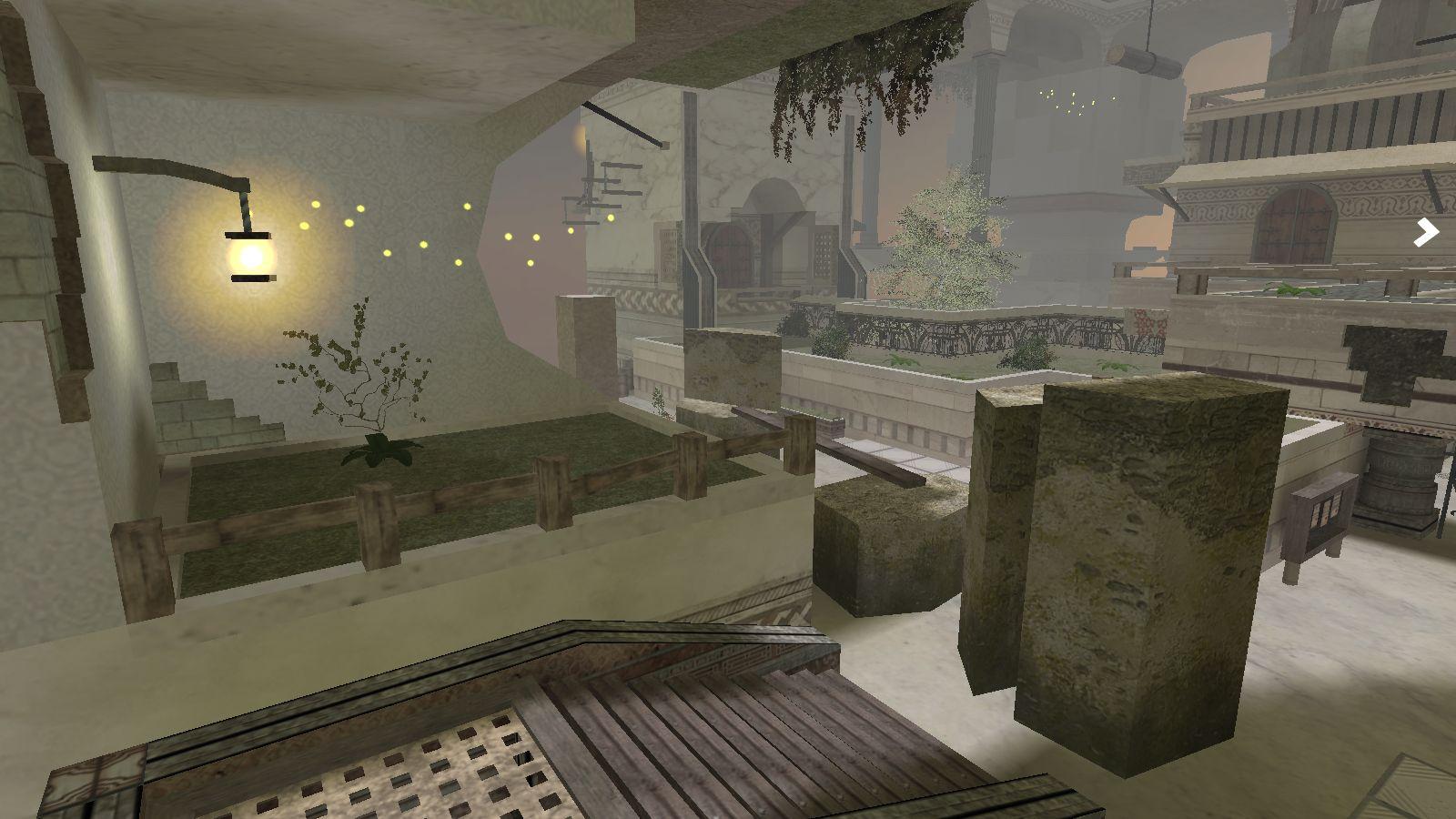Click the white next-image arrow
This screenshot has width=1456, height=819.
pos(1426,233)
